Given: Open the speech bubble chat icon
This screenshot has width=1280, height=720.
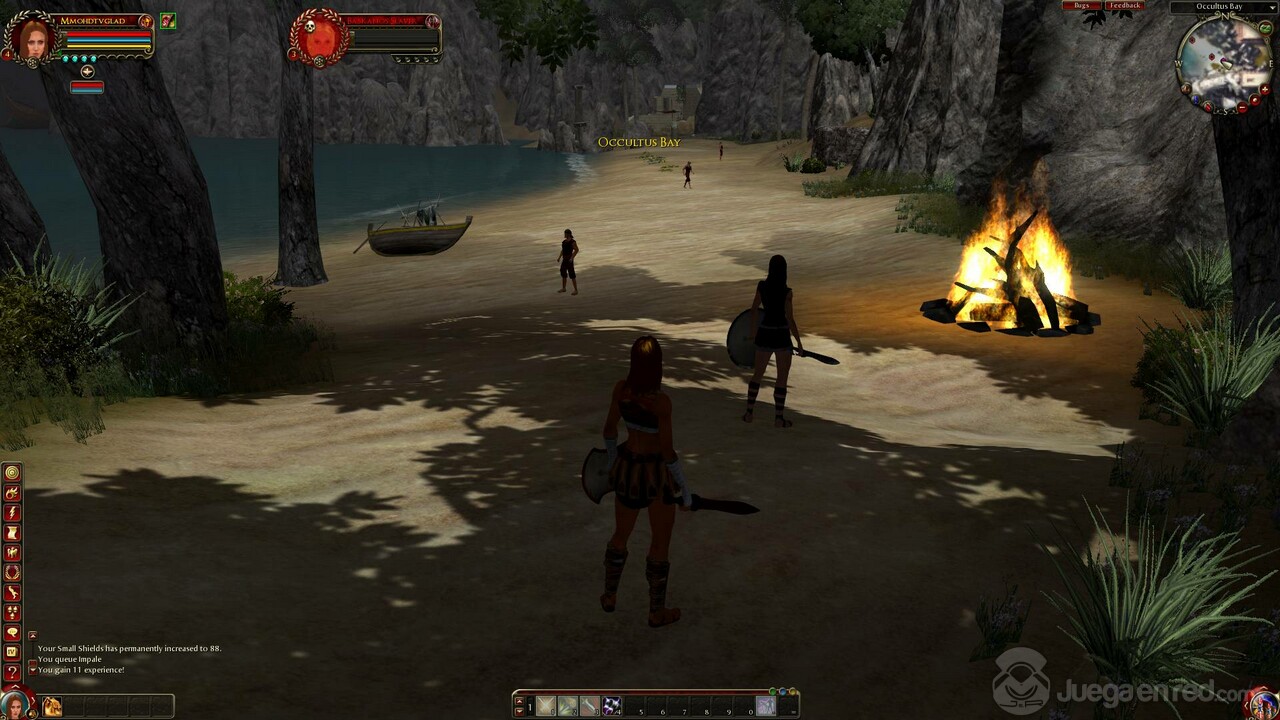Looking at the screenshot, I should click(12, 632).
